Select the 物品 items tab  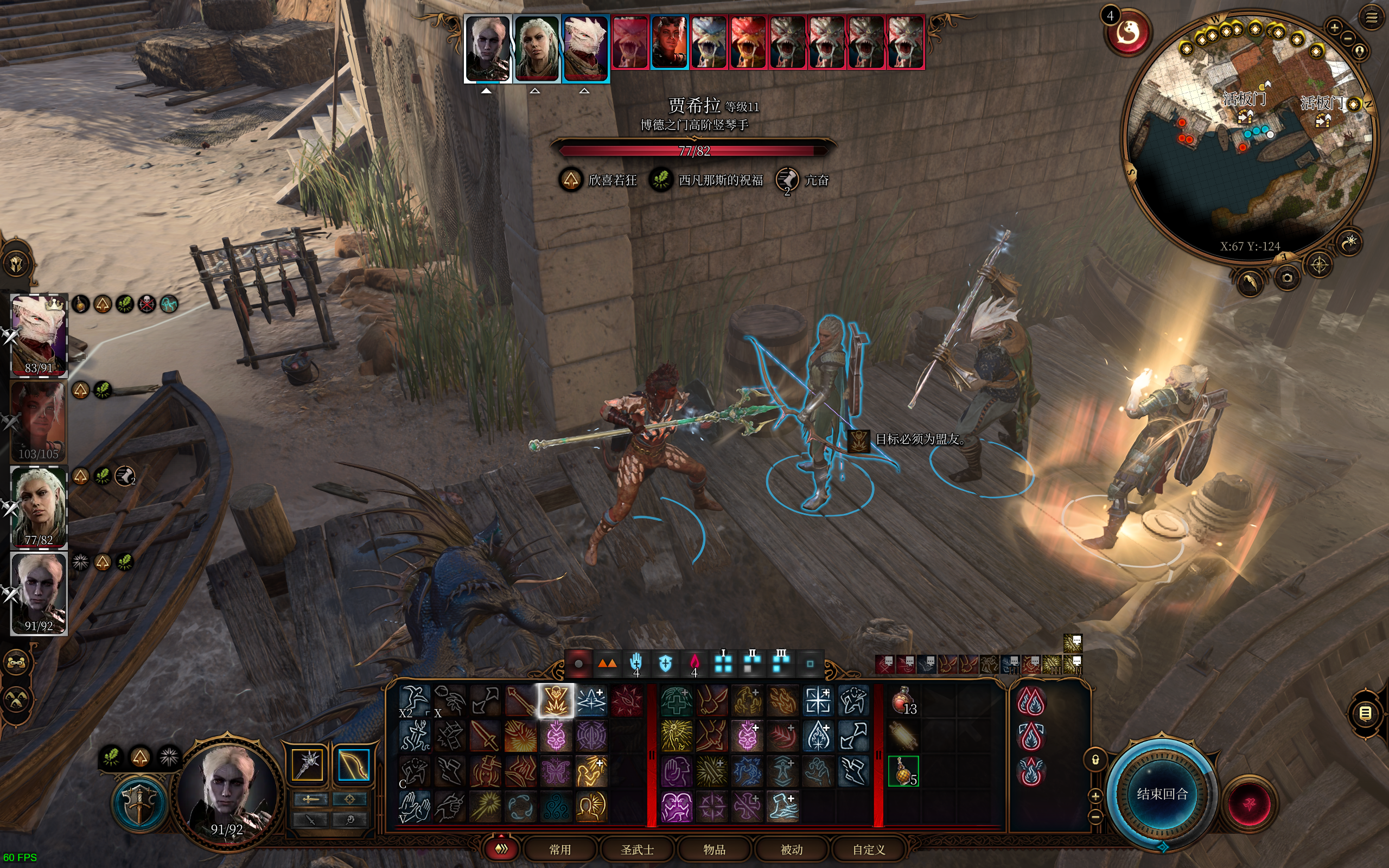715,849
